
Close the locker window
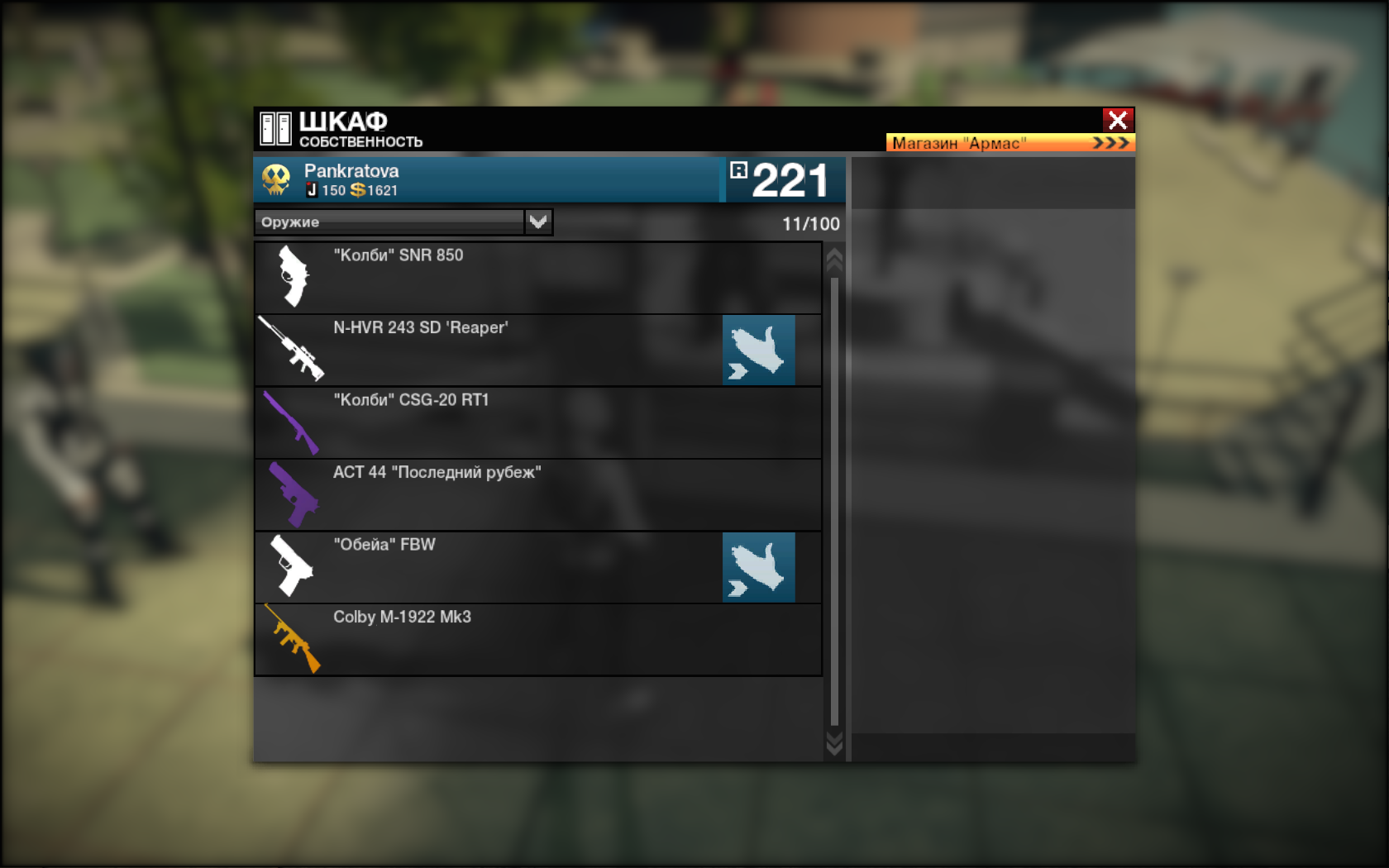click(x=1118, y=121)
